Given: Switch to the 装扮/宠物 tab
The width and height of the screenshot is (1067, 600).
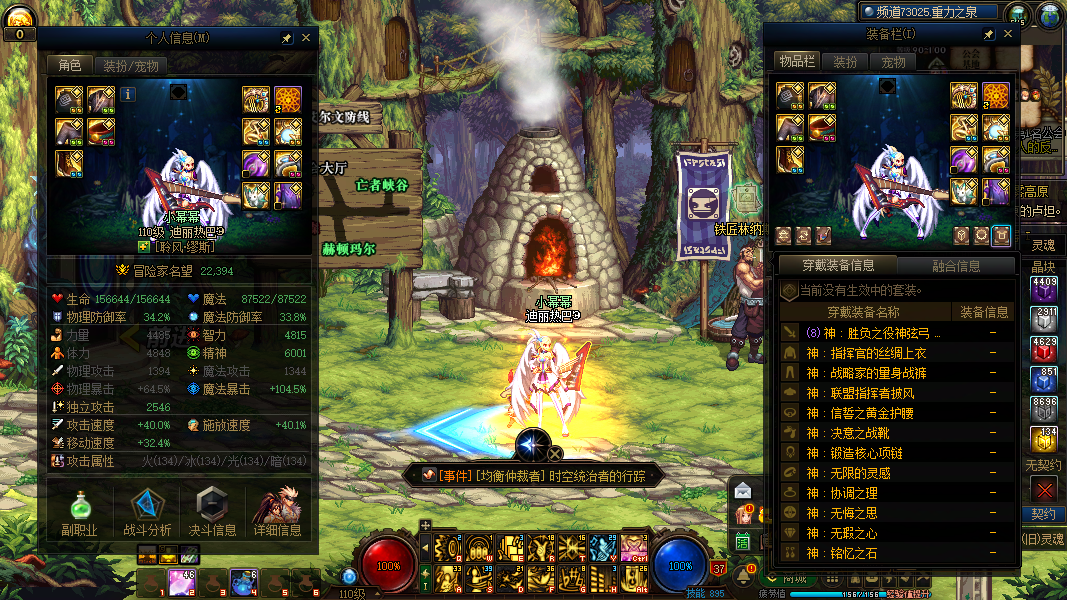Looking at the screenshot, I should click(130, 66).
